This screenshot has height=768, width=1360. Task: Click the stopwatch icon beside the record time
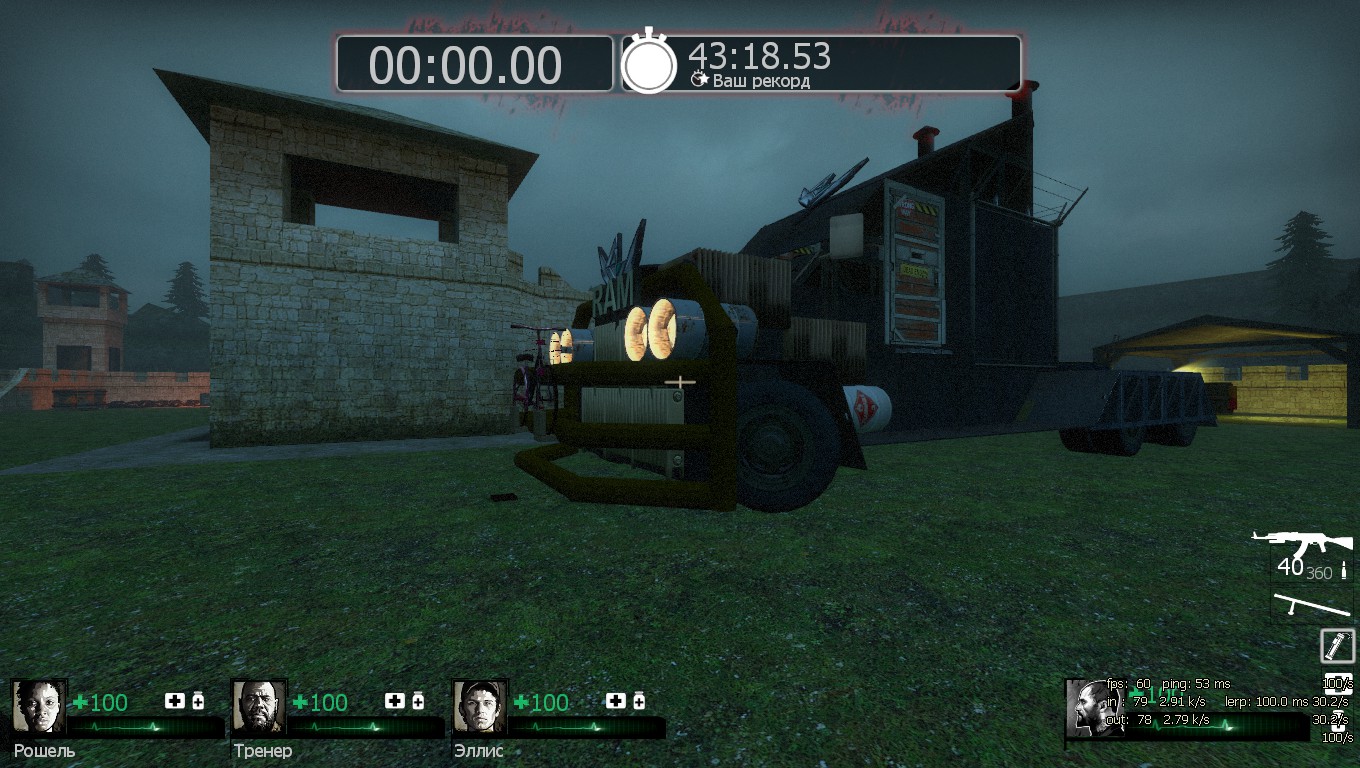pyautogui.click(x=649, y=64)
